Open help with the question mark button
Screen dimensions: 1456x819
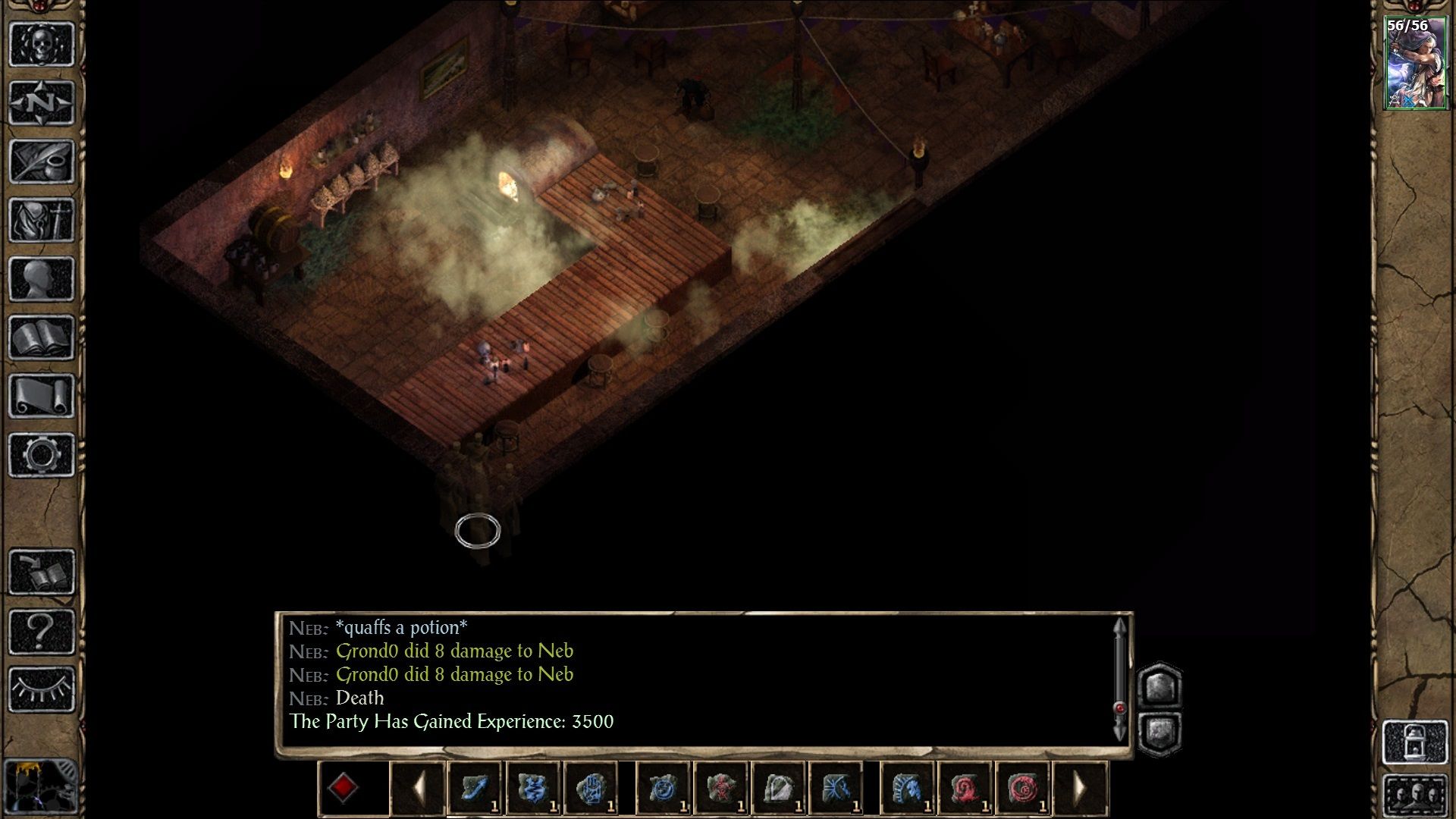click(x=42, y=630)
